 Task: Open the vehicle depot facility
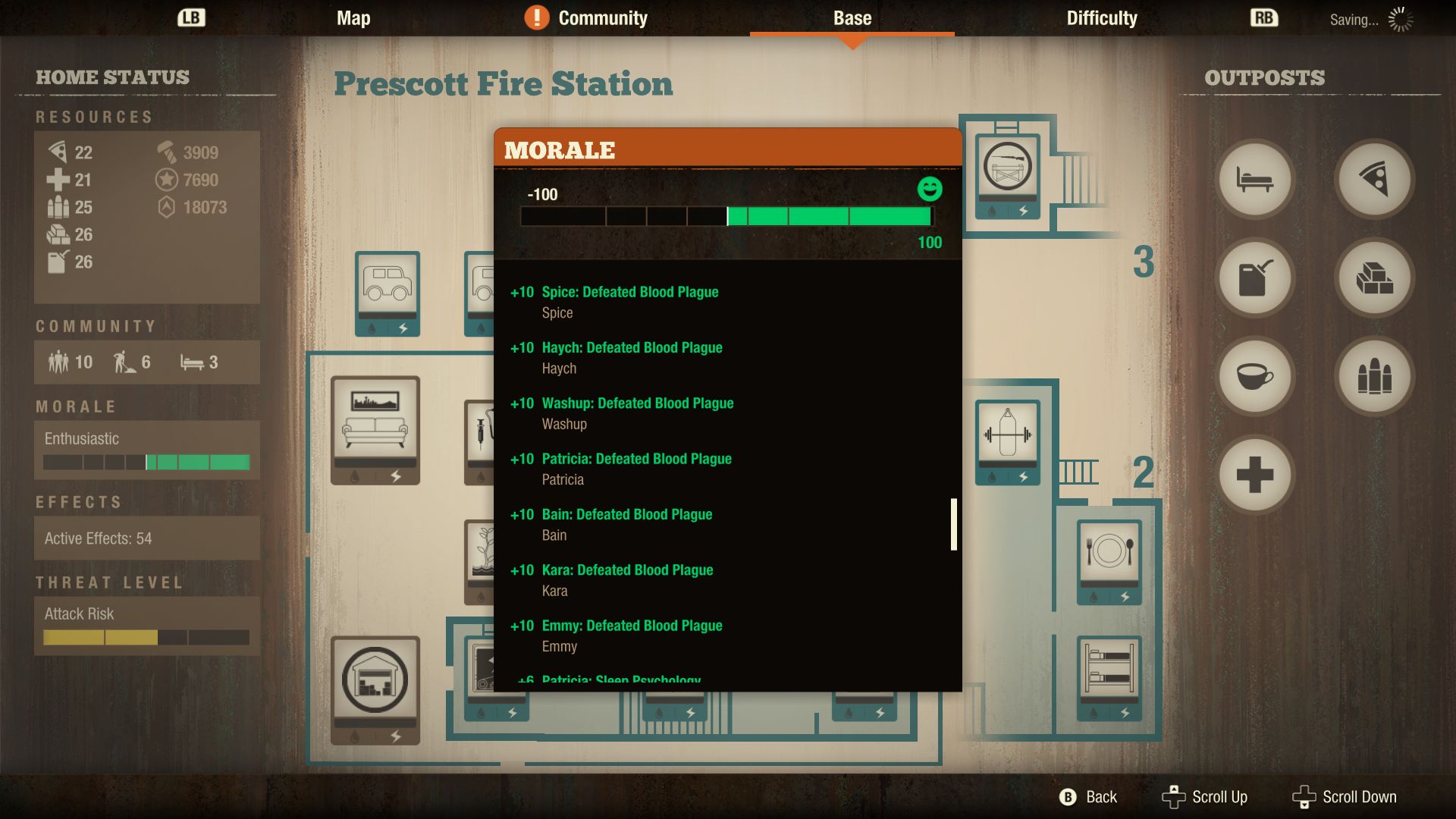pyautogui.click(x=388, y=292)
